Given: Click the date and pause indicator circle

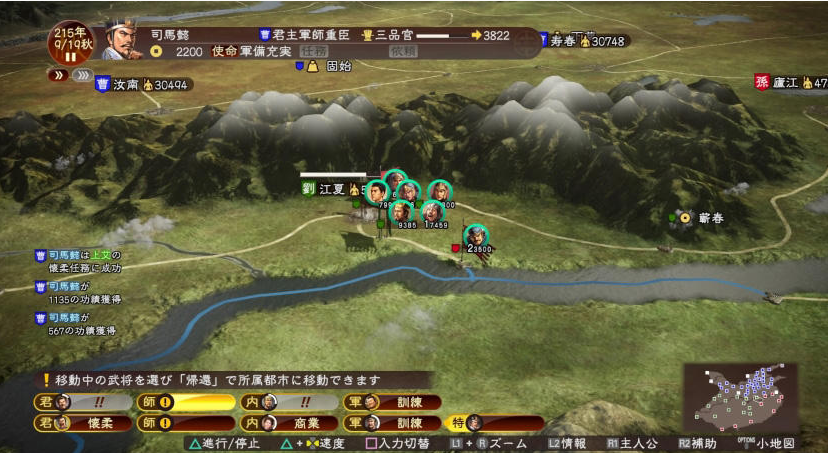Looking at the screenshot, I should (x=71, y=43).
